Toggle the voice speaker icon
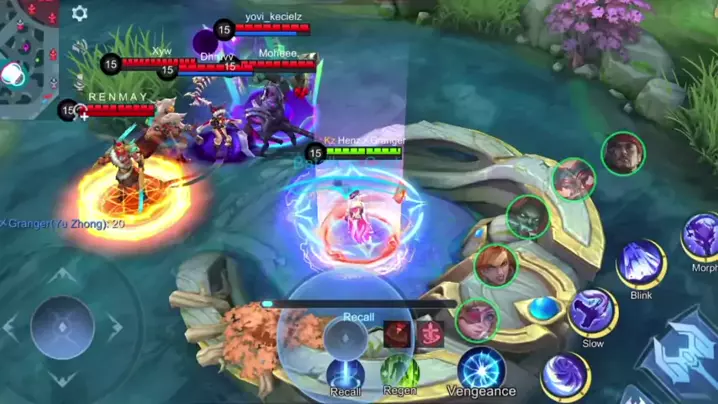 [80, 47]
